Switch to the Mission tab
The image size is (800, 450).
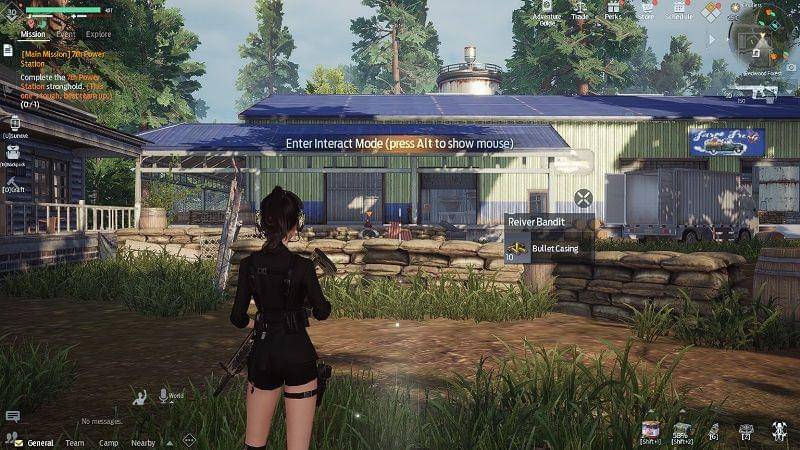coord(33,34)
